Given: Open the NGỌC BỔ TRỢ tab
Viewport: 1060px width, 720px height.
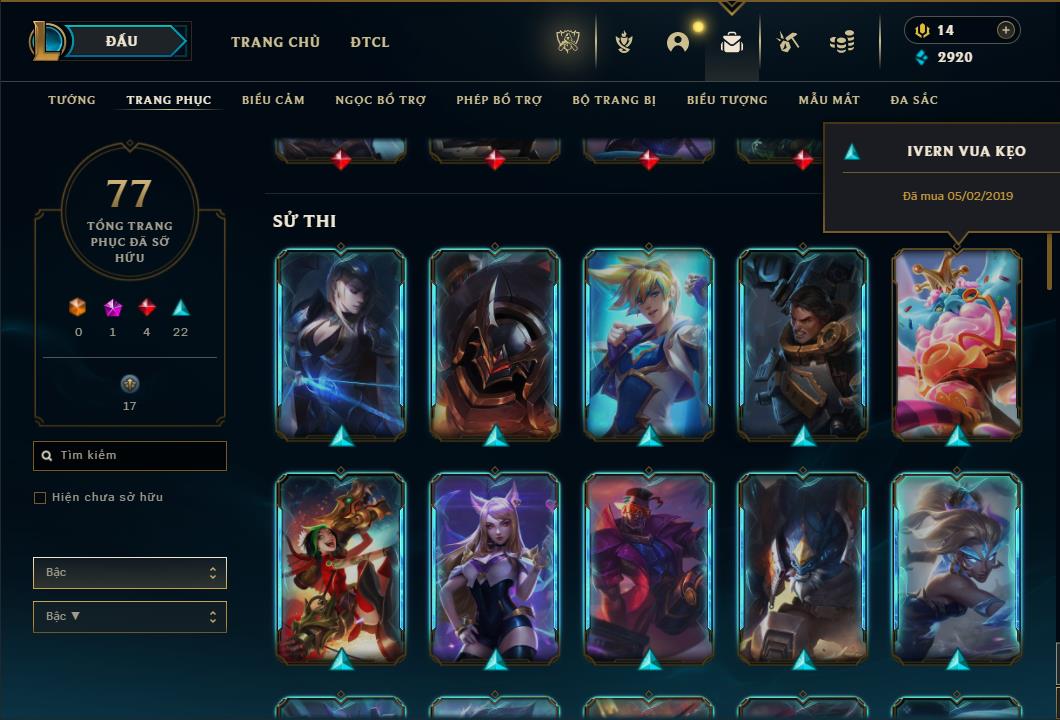Looking at the screenshot, I should (x=380, y=100).
